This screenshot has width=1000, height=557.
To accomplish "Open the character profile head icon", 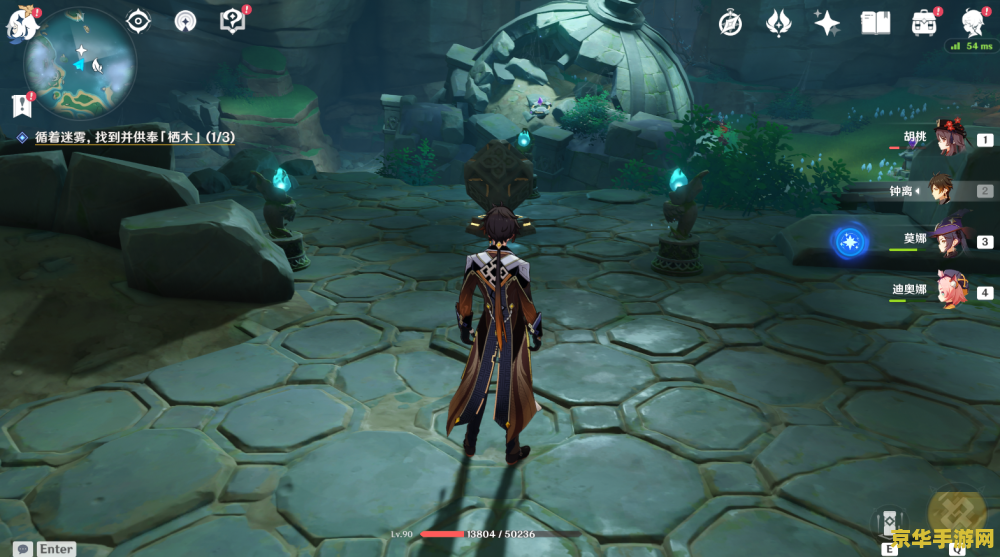I will coord(971,23).
